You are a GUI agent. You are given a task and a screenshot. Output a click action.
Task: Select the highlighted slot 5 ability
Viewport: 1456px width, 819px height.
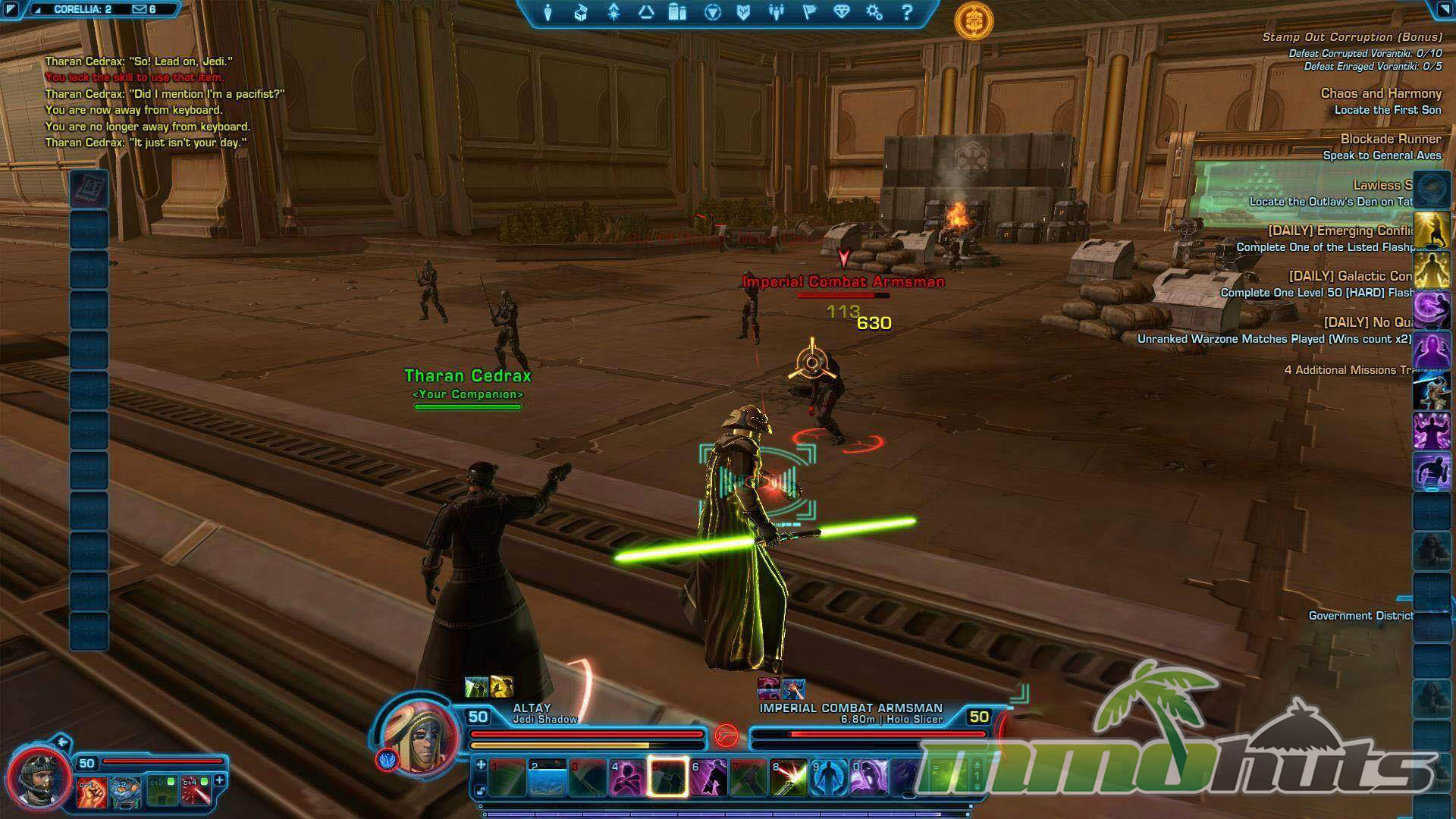click(668, 779)
